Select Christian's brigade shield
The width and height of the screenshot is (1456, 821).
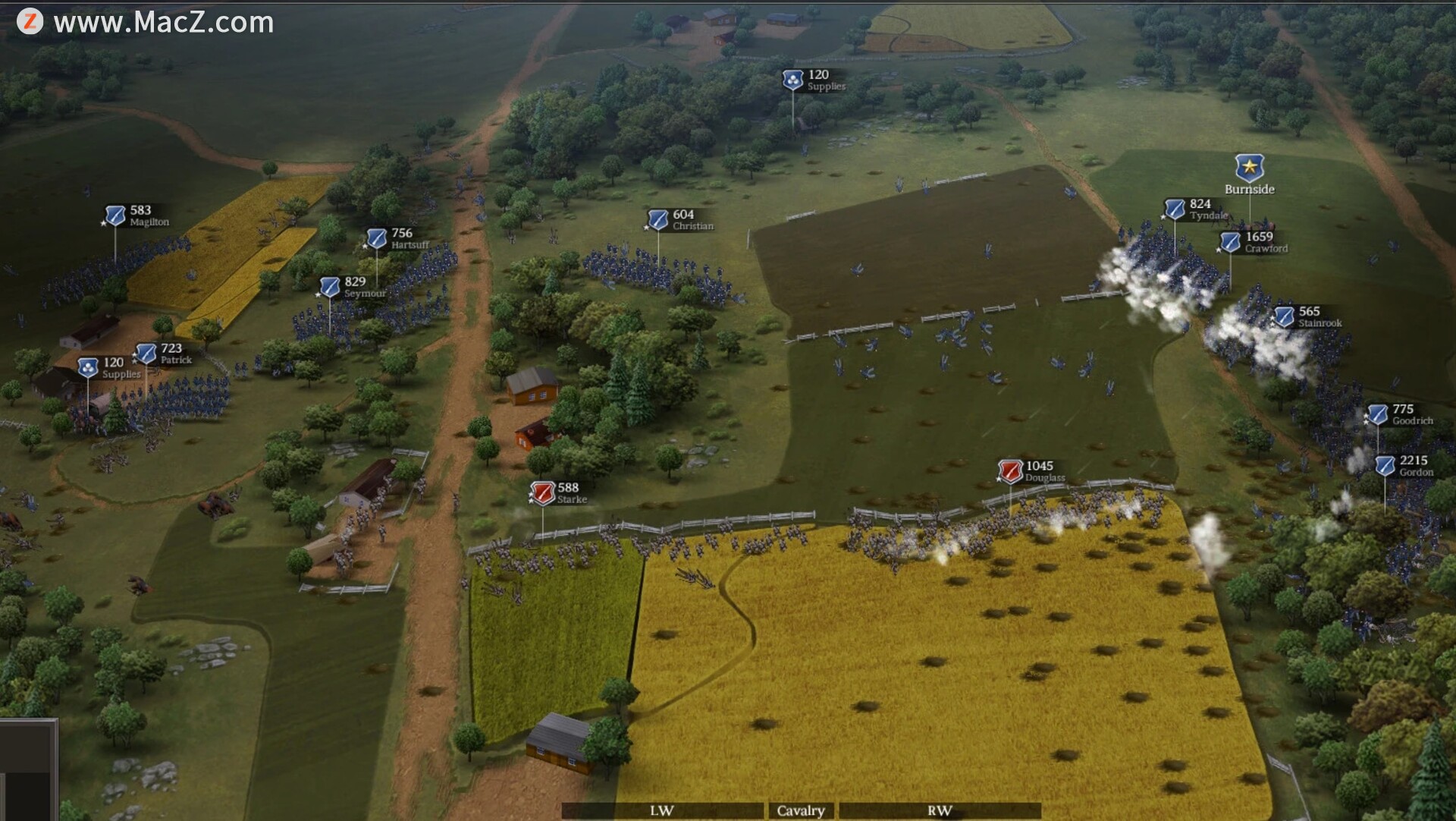point(658,220)
